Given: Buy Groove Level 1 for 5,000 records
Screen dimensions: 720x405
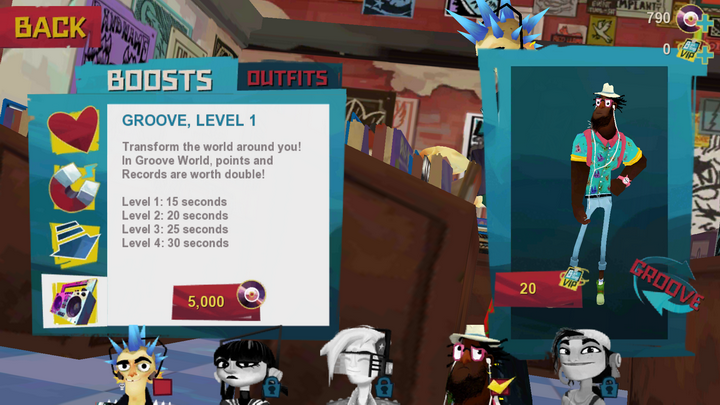Looking at the screenshot, I should click(217, 300).
